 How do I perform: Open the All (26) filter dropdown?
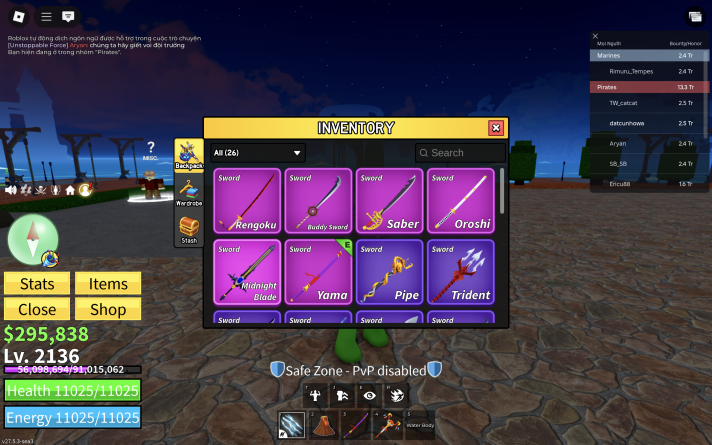point(258,153)
